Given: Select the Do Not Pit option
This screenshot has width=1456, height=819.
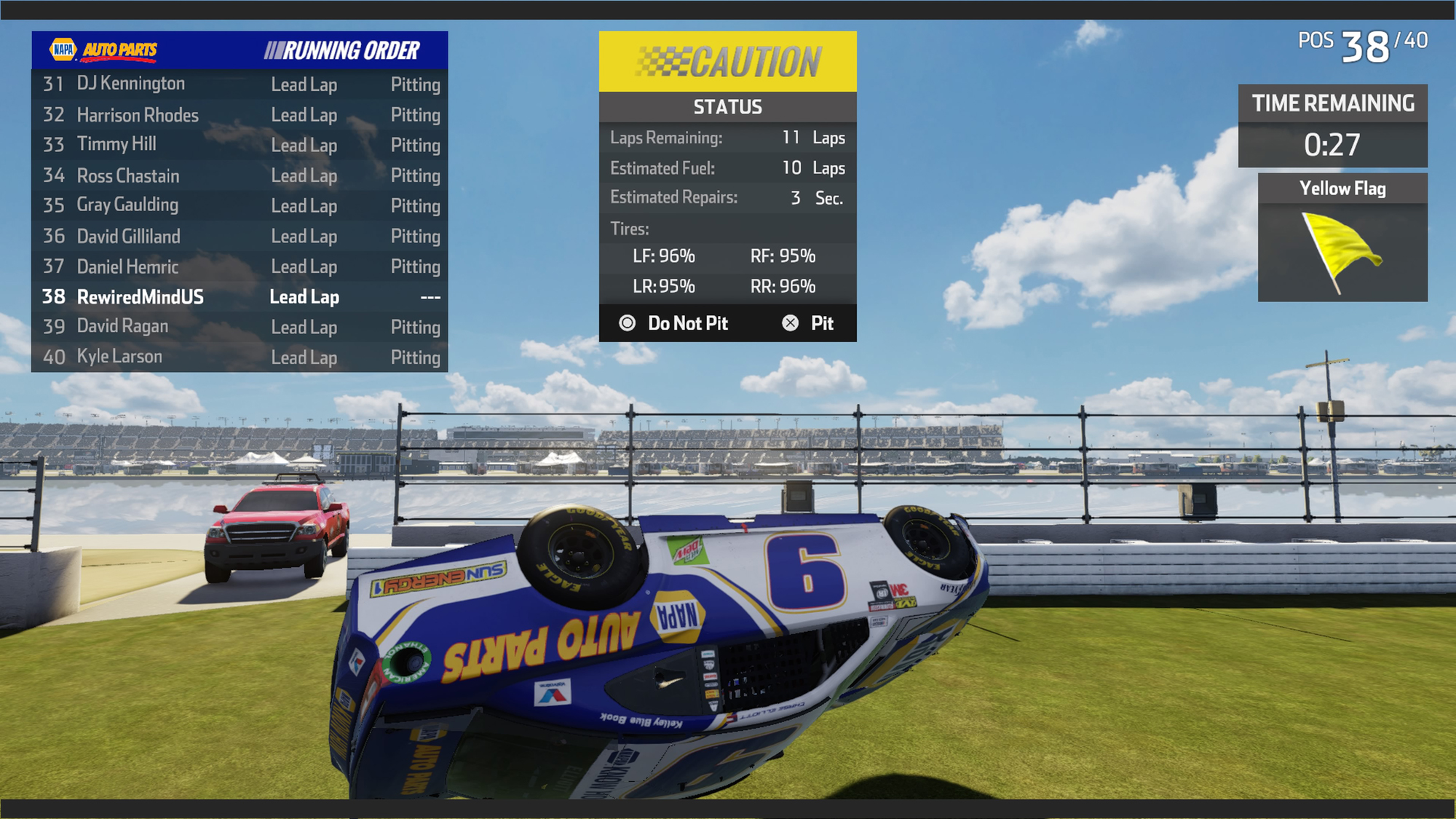Looking at the screenshot, I should 688,323.
